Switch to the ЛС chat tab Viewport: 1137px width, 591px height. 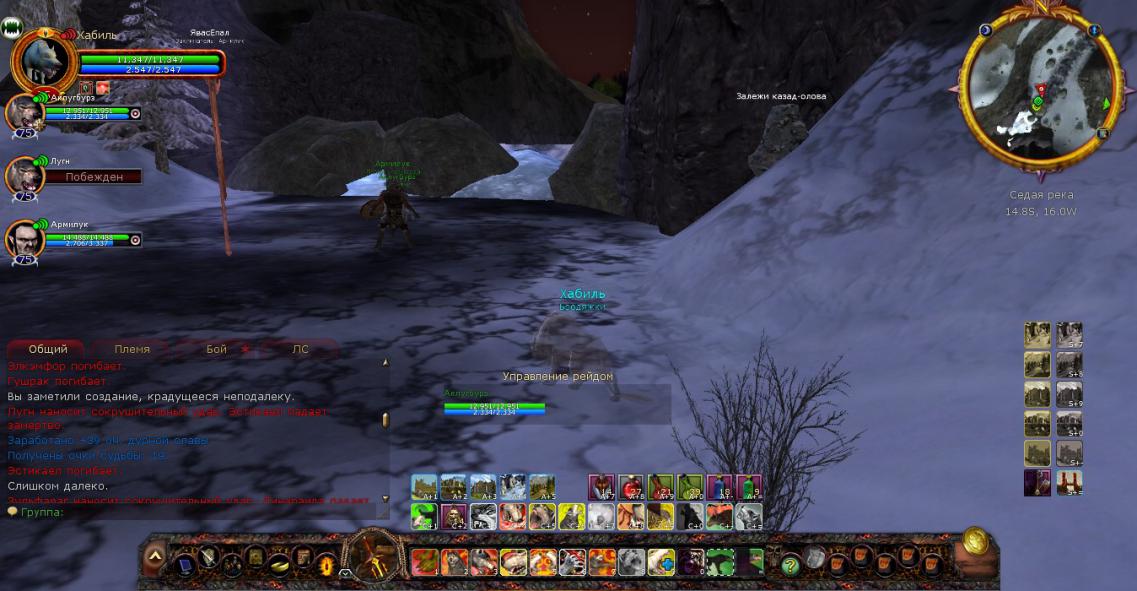[300, 349]
